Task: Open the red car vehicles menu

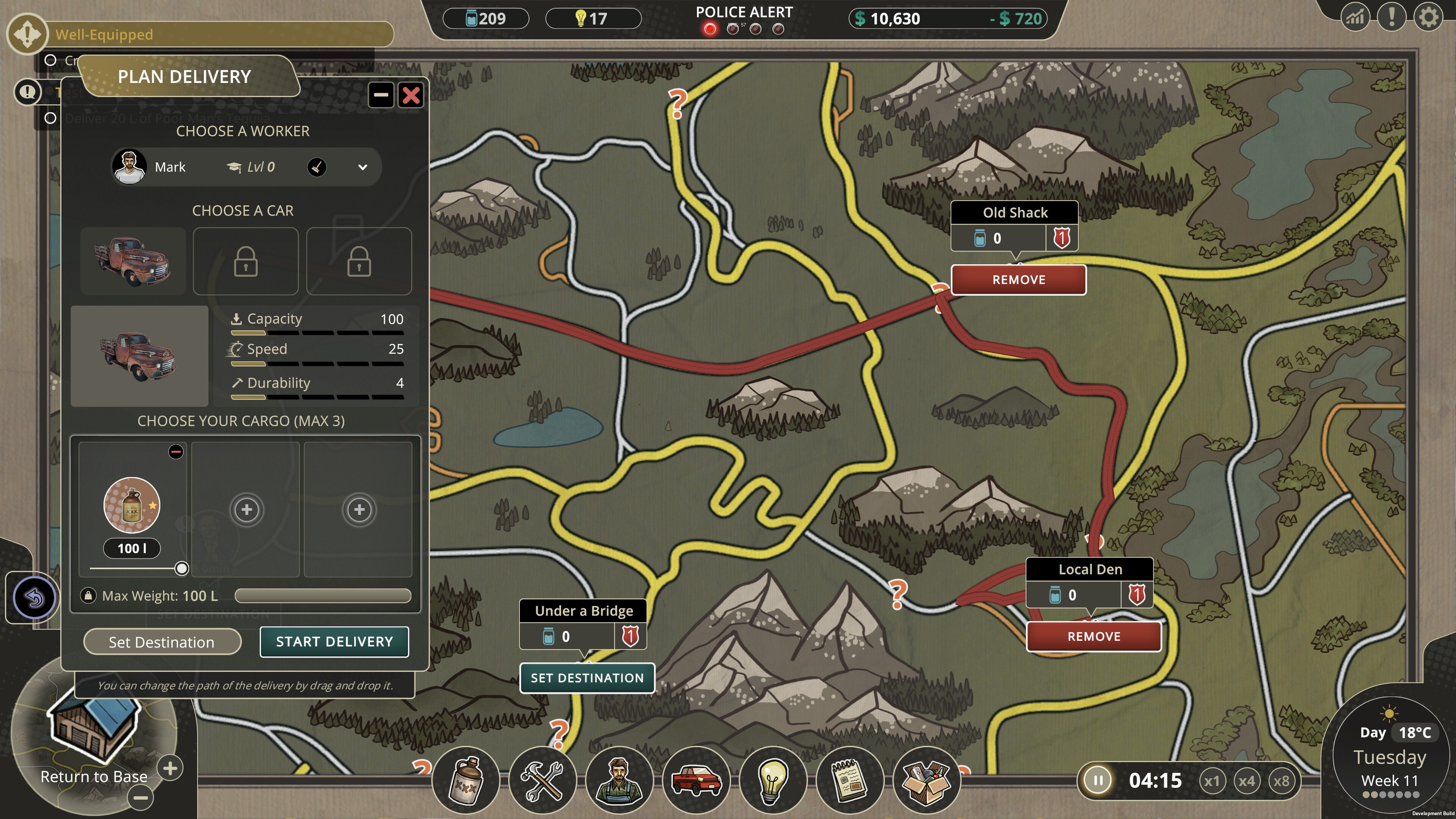Action: tap(696, 781)
